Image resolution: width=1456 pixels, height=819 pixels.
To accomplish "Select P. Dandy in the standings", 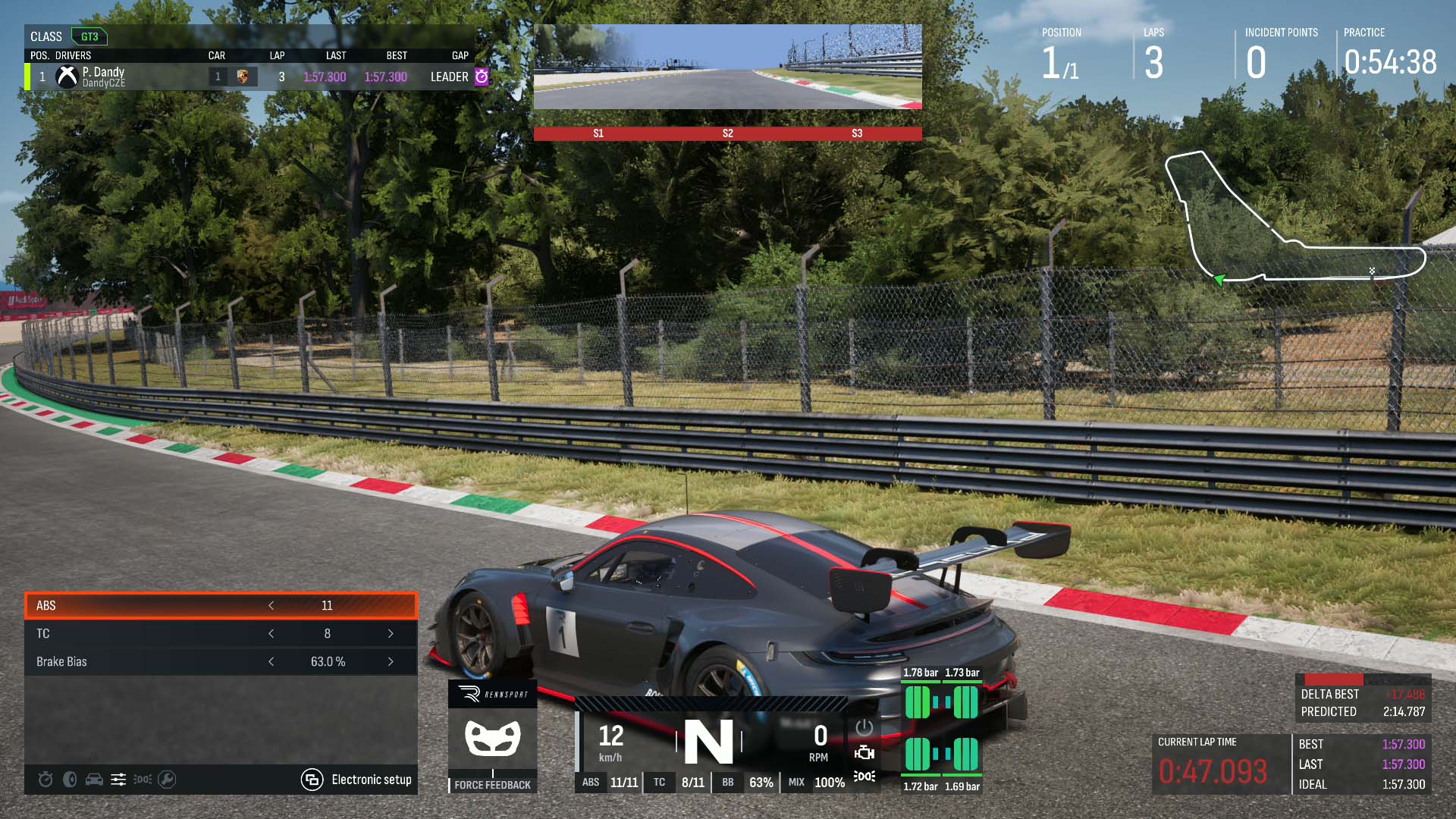I will [x=103, y=77].
